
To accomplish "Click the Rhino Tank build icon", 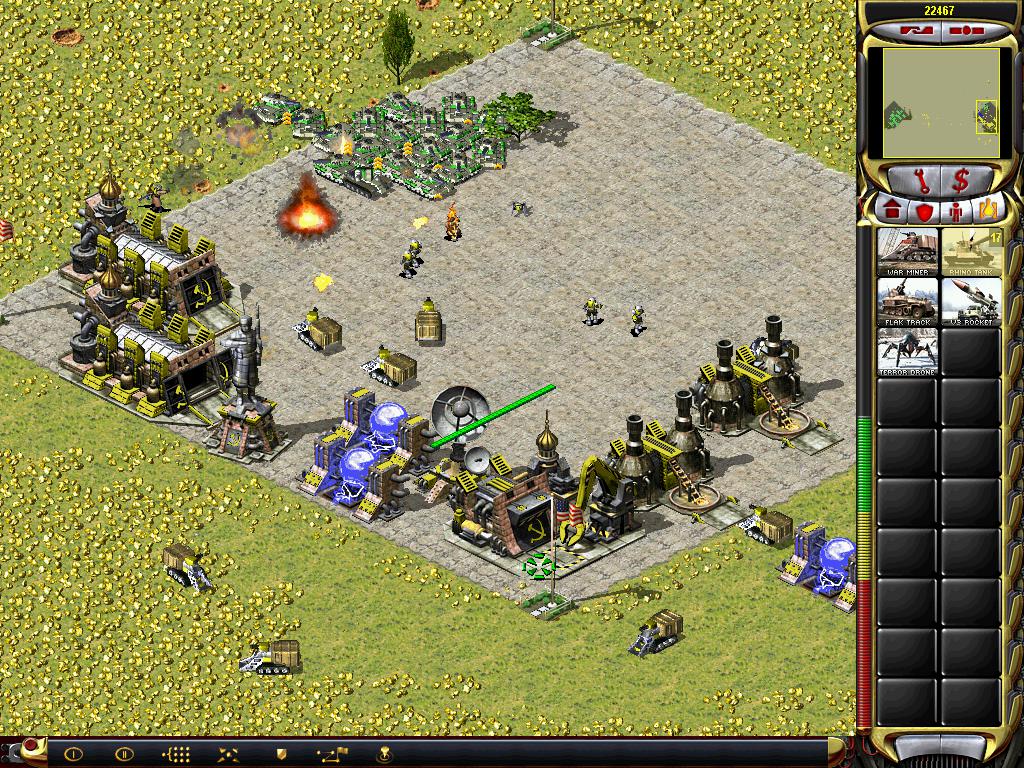I will [971, 252].
